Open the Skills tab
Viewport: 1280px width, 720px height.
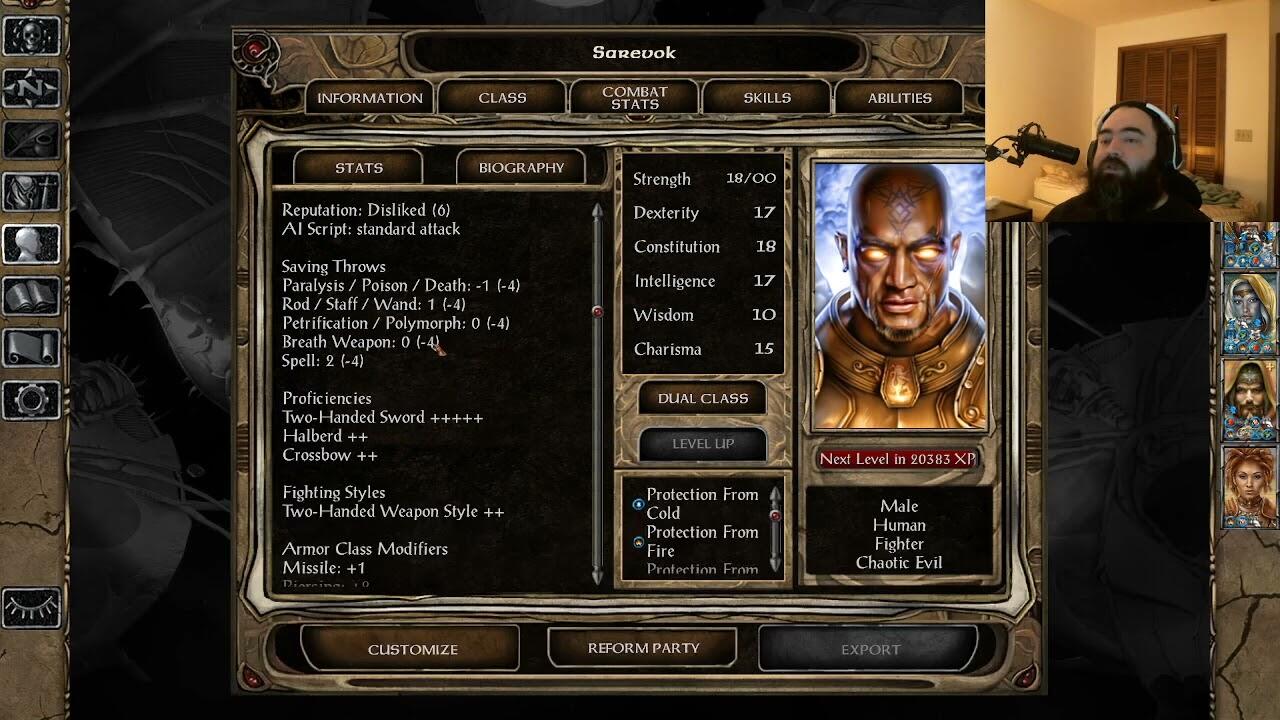767,98
